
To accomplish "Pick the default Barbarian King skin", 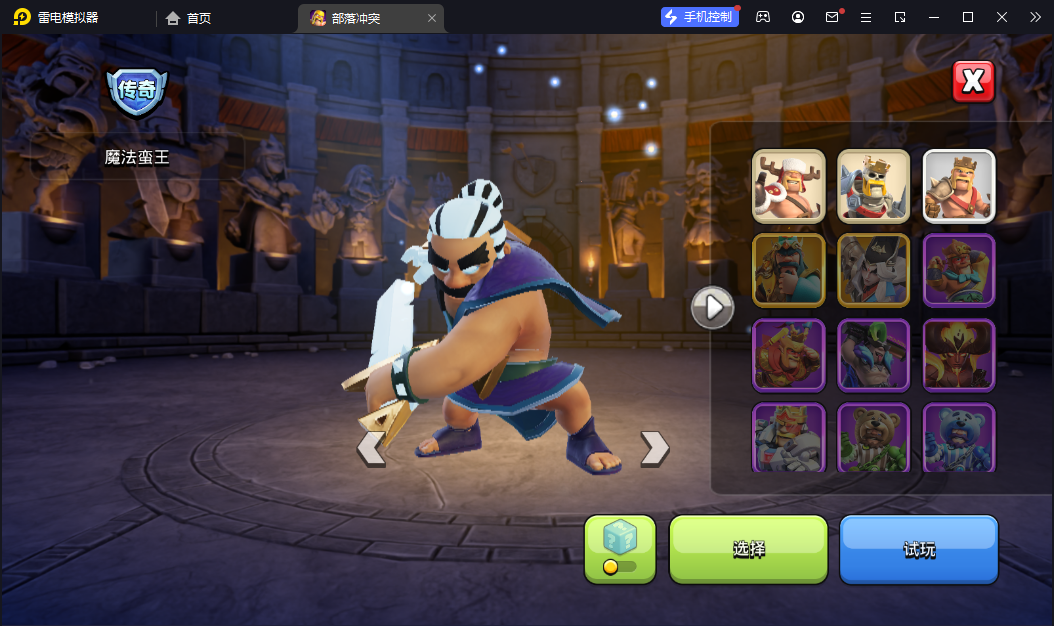I will pos(958,185).
